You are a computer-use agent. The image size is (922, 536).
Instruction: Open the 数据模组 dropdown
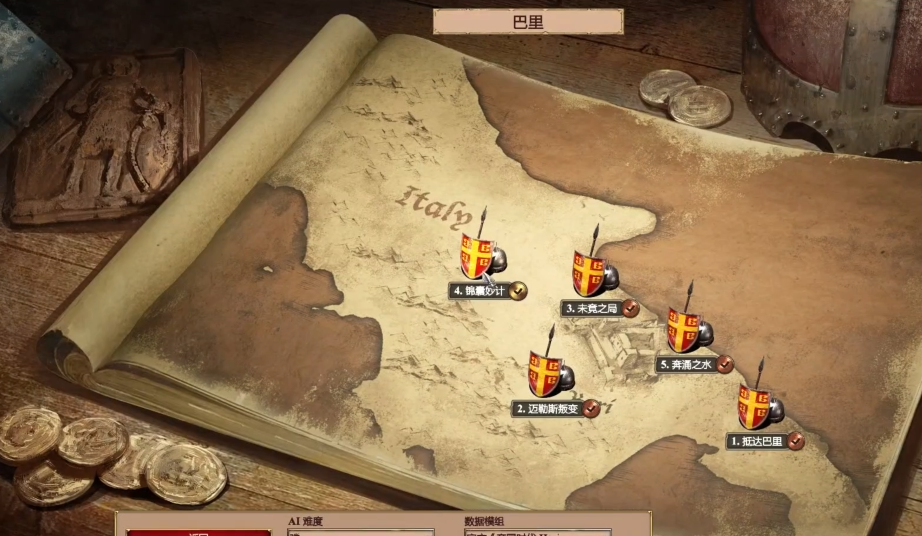[537, 532]
